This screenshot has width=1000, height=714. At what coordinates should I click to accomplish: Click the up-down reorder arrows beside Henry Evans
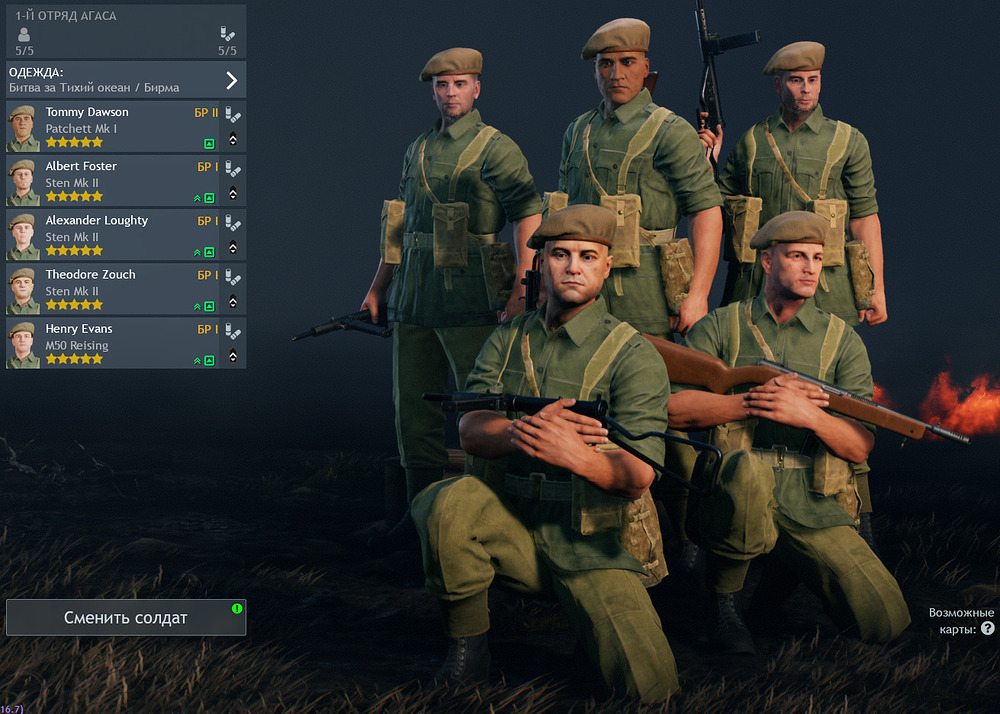click(233, 355)
